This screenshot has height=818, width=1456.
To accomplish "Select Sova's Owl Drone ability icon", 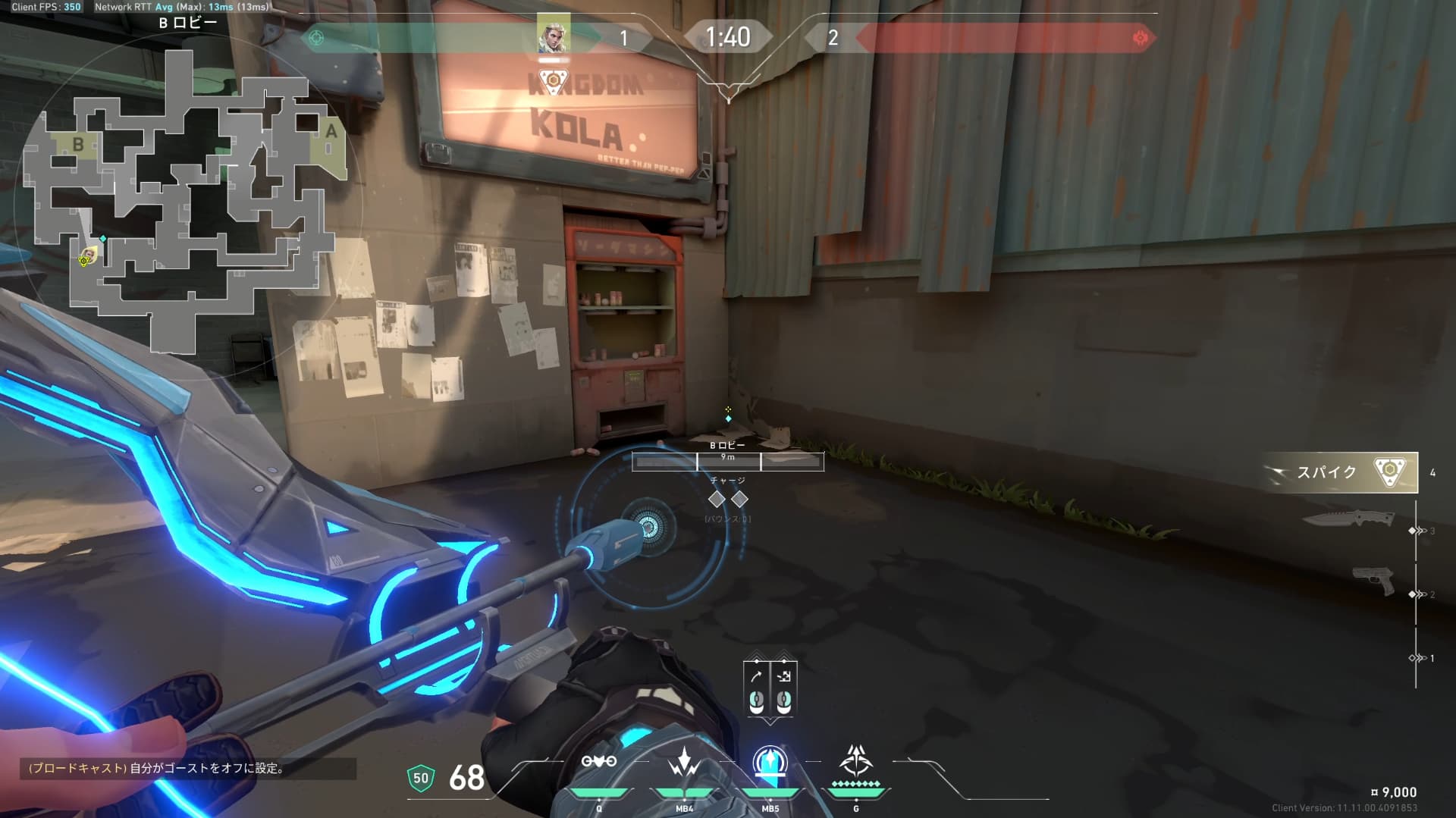I will (x=598, y=762).
